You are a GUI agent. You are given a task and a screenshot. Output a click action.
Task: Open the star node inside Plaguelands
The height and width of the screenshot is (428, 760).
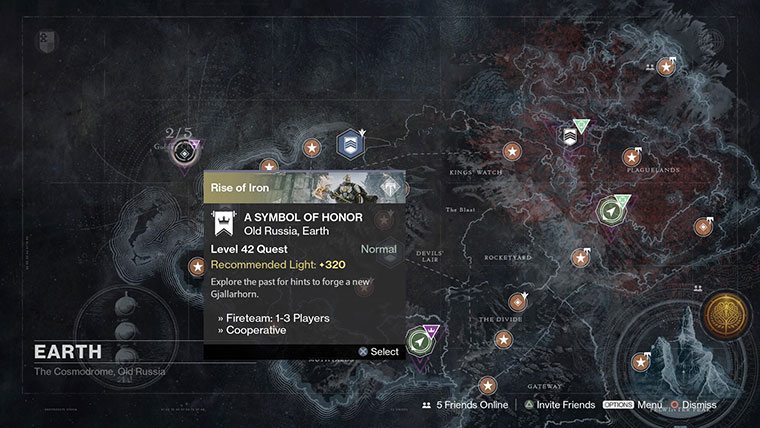click(631, 157)
